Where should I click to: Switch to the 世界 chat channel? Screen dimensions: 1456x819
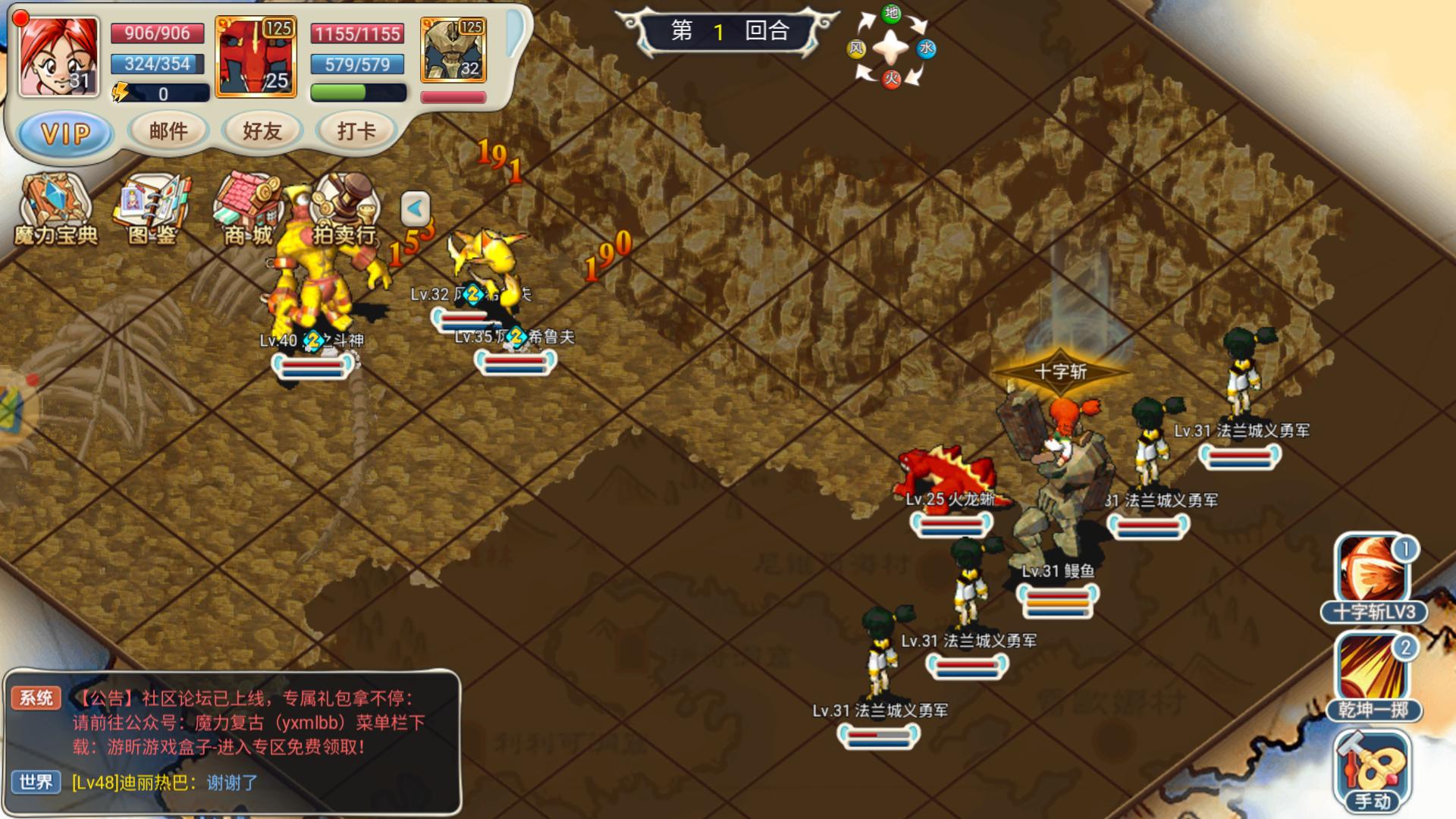pyautogui.click(x=36, y=782)
